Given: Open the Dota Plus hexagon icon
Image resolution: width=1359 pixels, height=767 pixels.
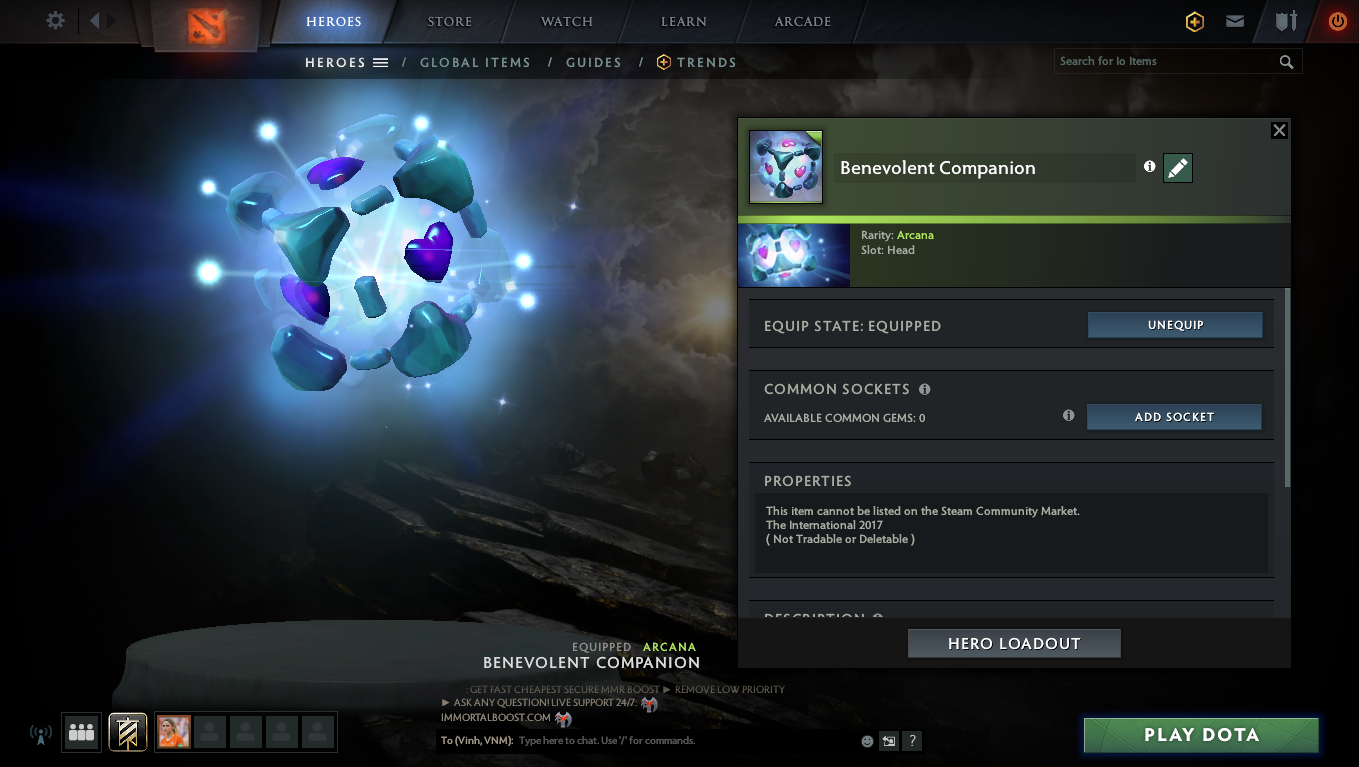Looking at the screenshot, I should point(1194,21).
